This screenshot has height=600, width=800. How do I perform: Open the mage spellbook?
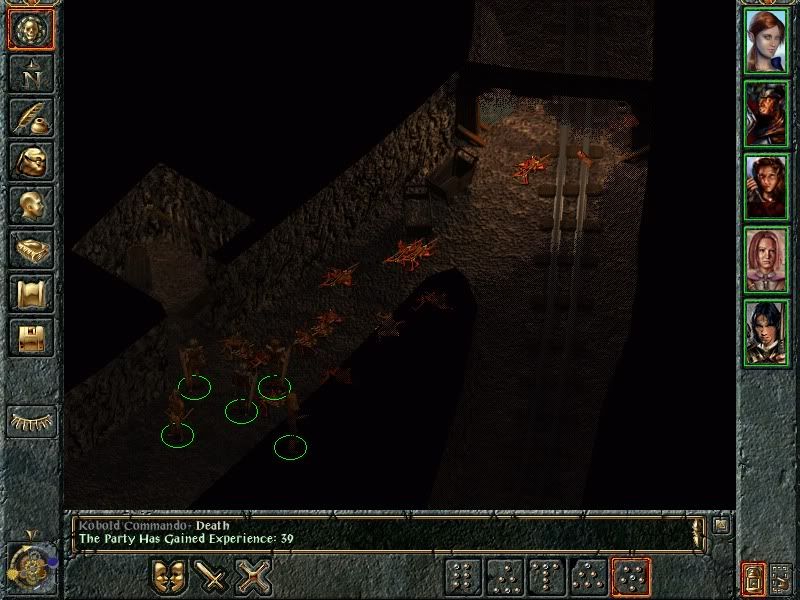30,249
